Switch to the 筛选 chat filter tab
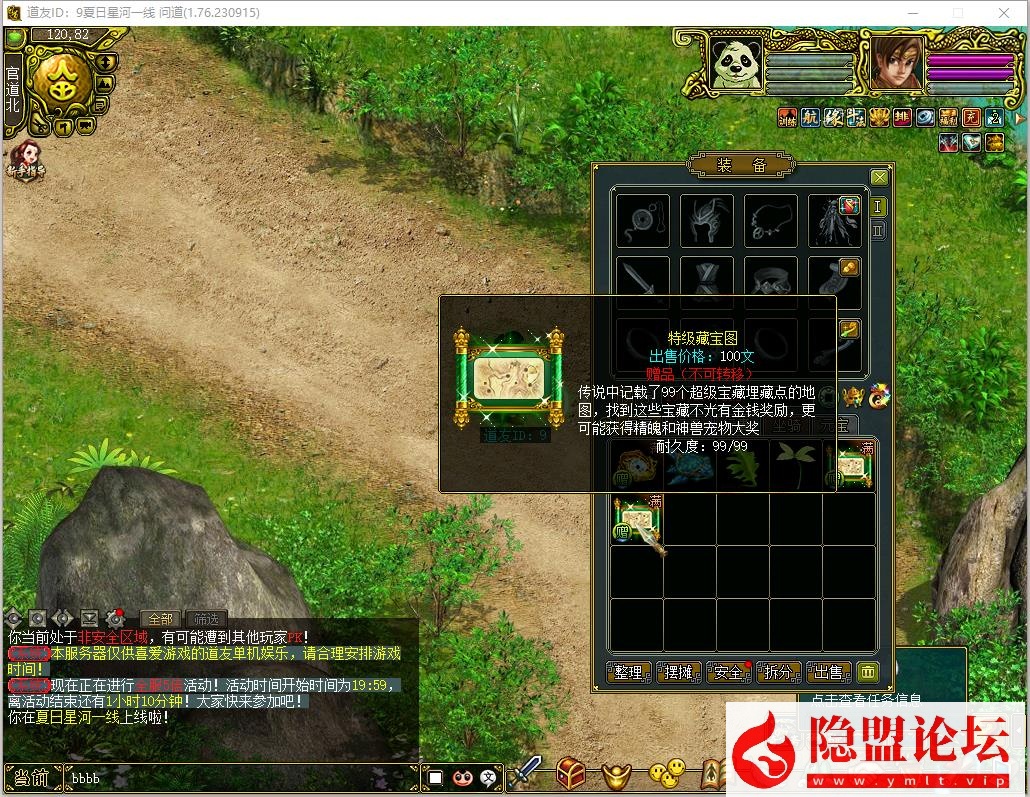 pyautogui.click(x=206, y=619)
